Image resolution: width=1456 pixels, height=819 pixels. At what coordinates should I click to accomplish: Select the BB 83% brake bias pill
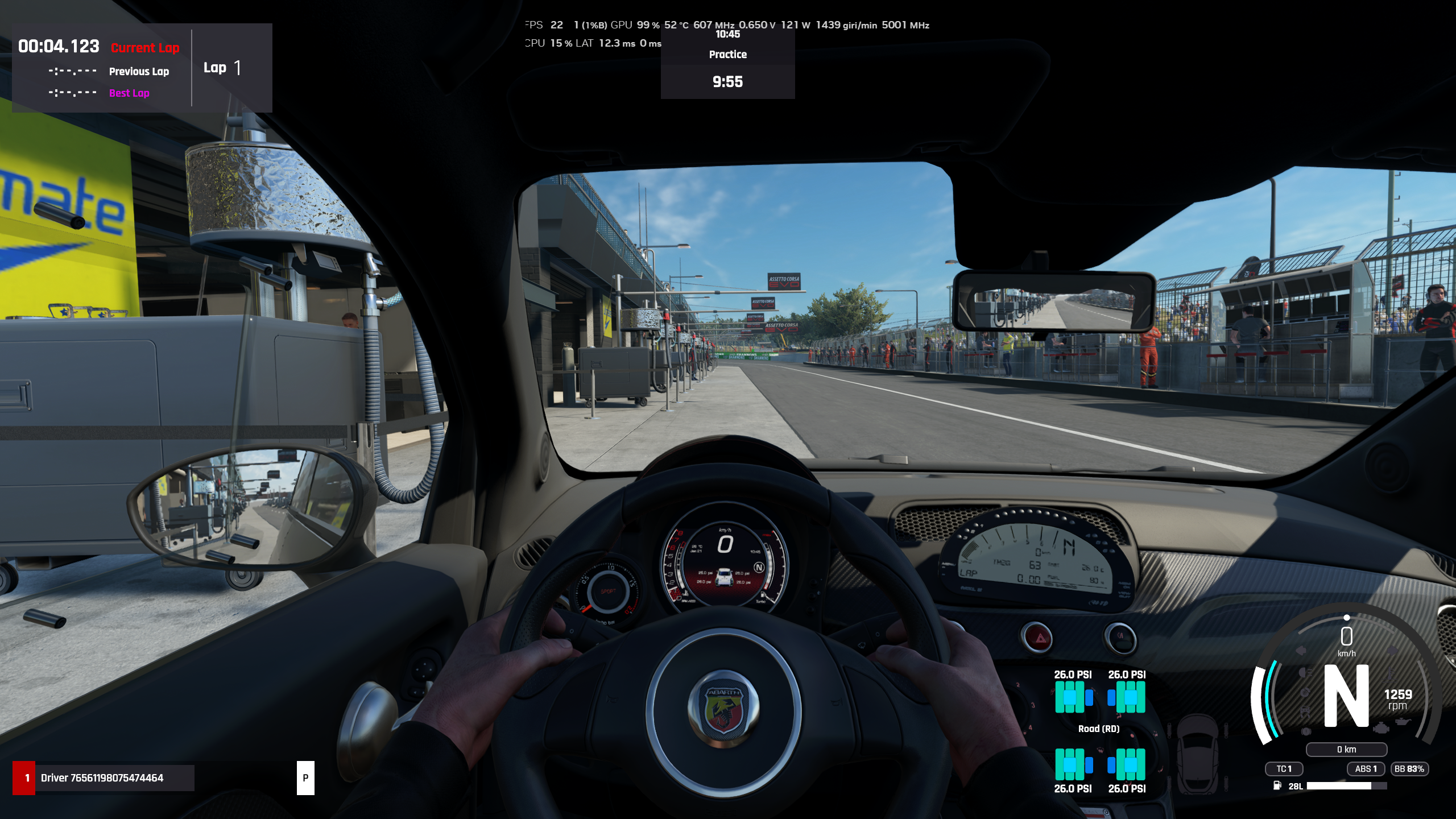pyautogui.click(x=1409, y=769)
